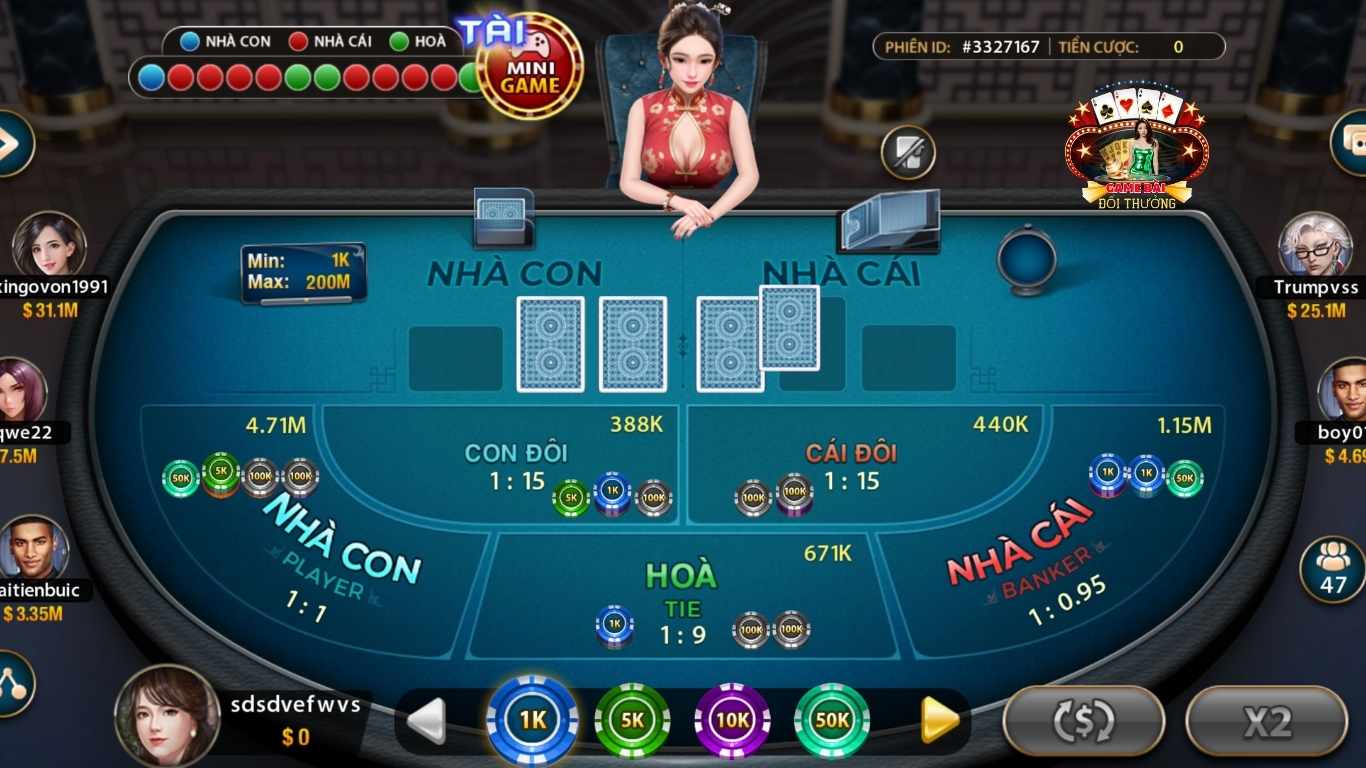Open the MINI GAME menu
This screenshot has height=768, width=1366.
(x=533, y=63)
